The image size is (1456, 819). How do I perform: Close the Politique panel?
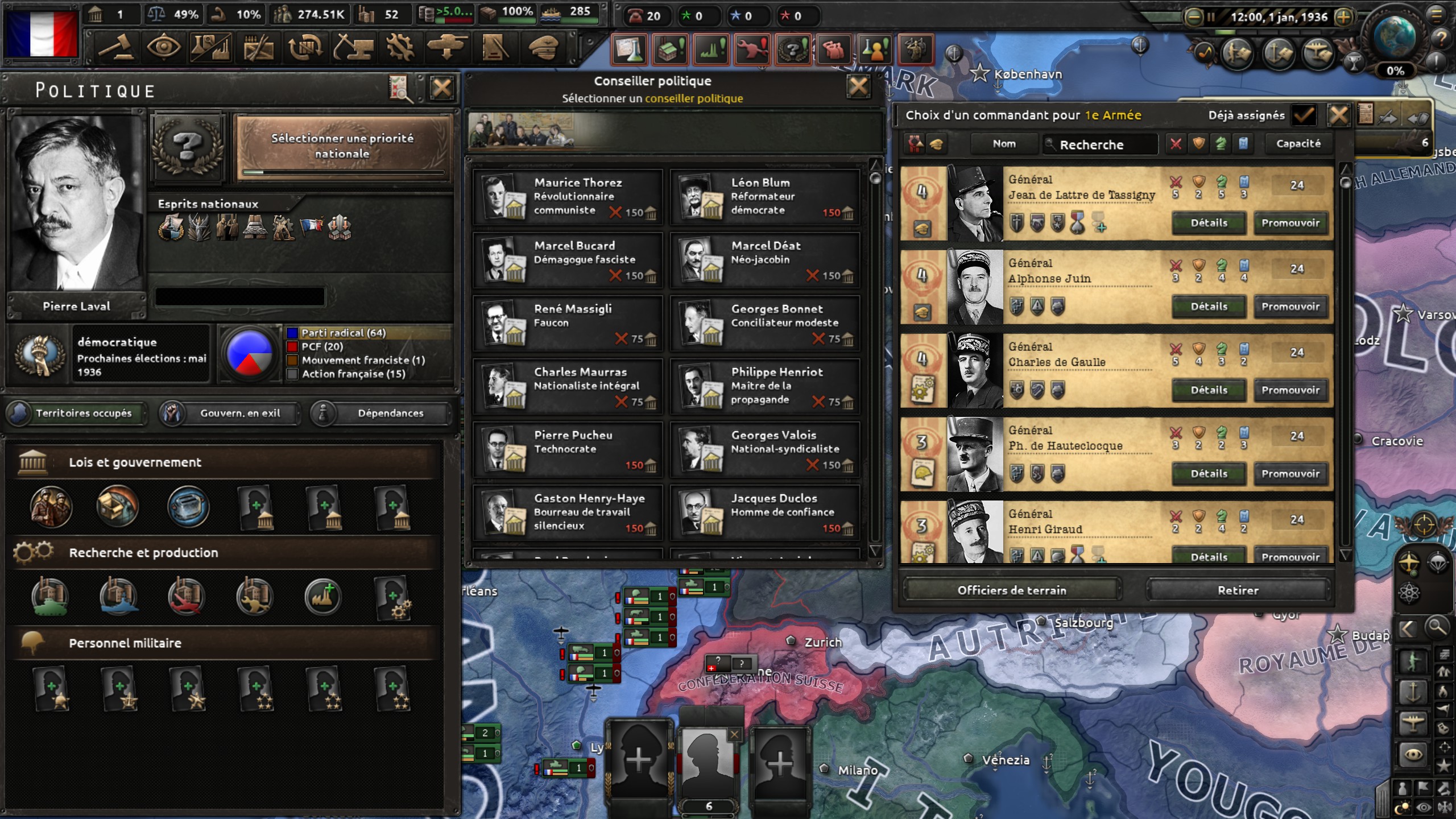click(442, 88)
